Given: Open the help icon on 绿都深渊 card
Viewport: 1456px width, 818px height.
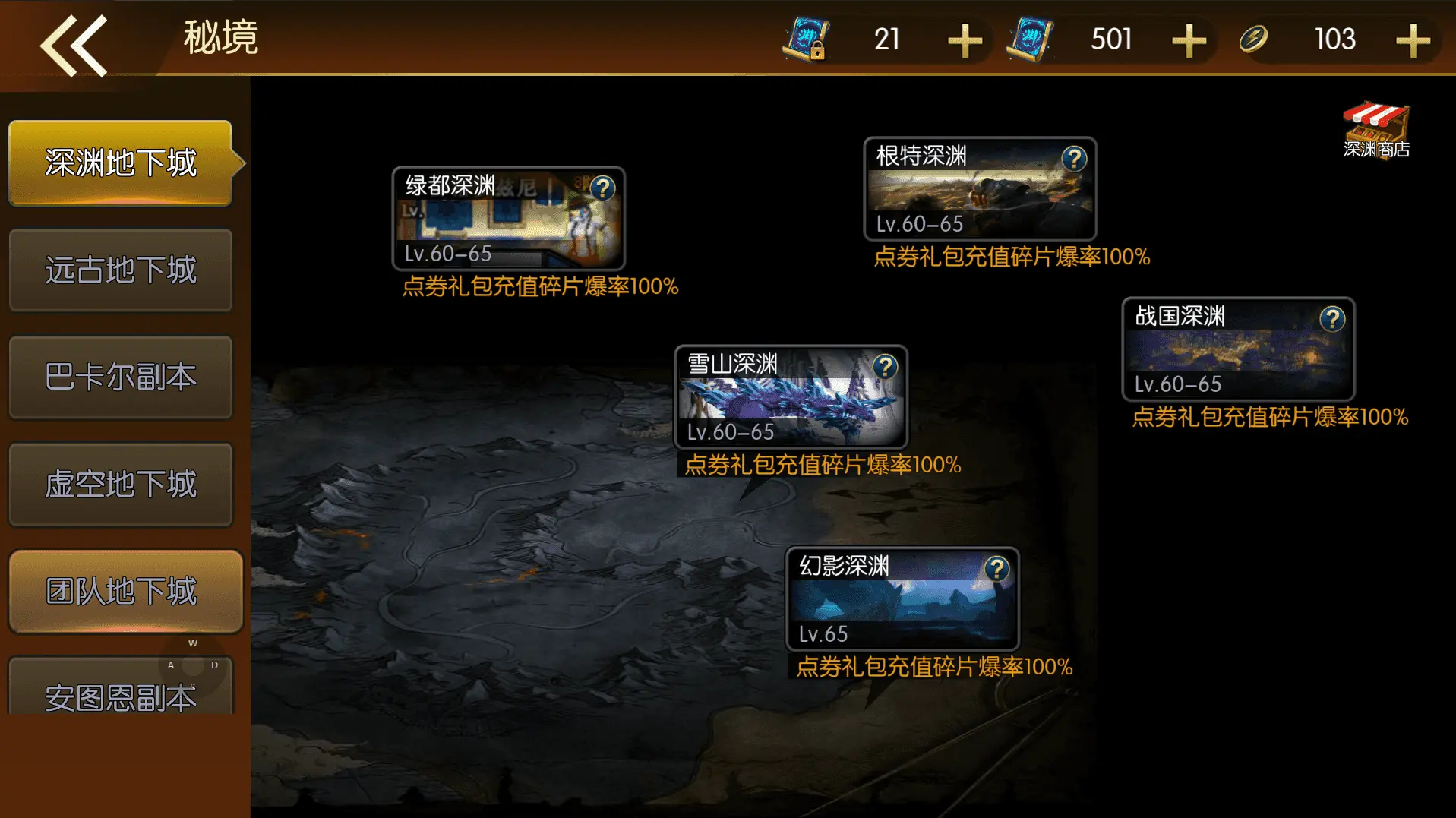Looking at the screenshot, I should click(603, 188).
